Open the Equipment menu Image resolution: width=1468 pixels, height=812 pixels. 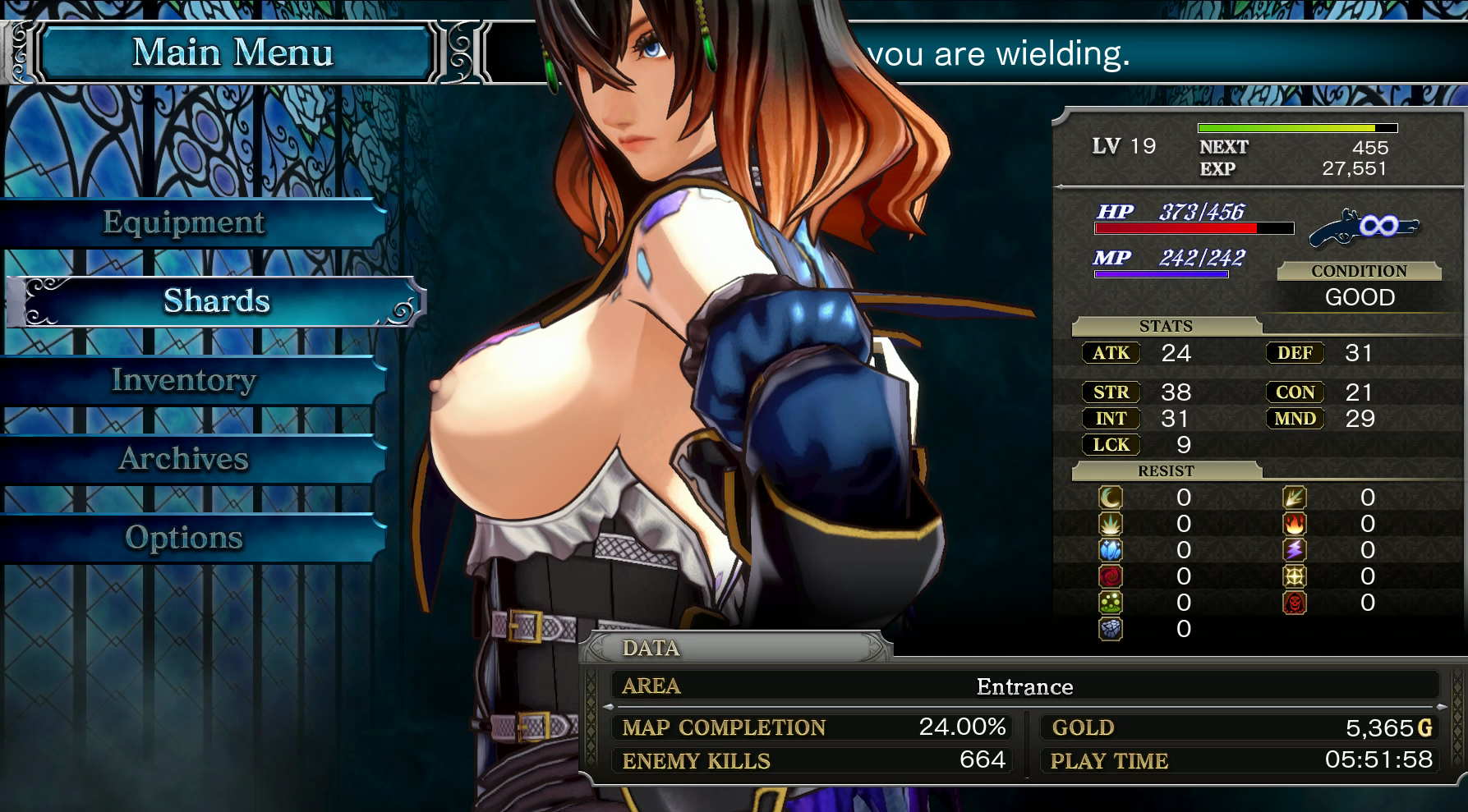tap(184, 222)
